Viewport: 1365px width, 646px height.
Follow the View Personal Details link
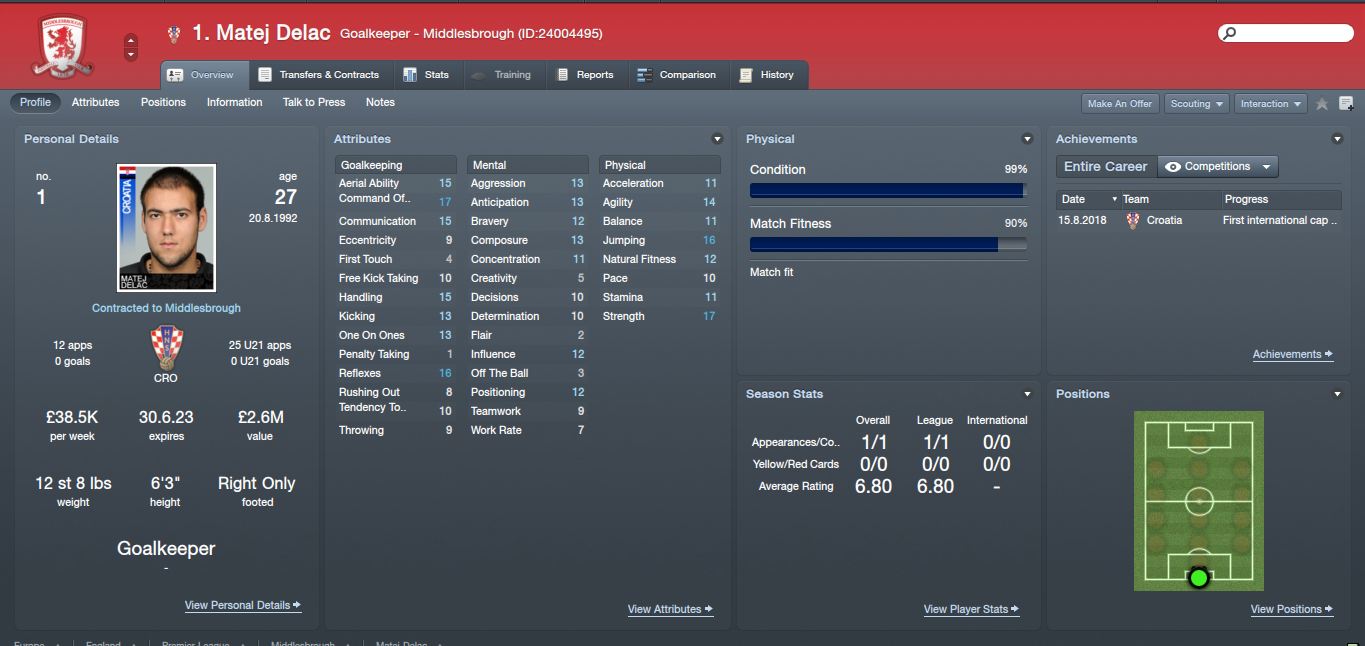pos(242,606)
